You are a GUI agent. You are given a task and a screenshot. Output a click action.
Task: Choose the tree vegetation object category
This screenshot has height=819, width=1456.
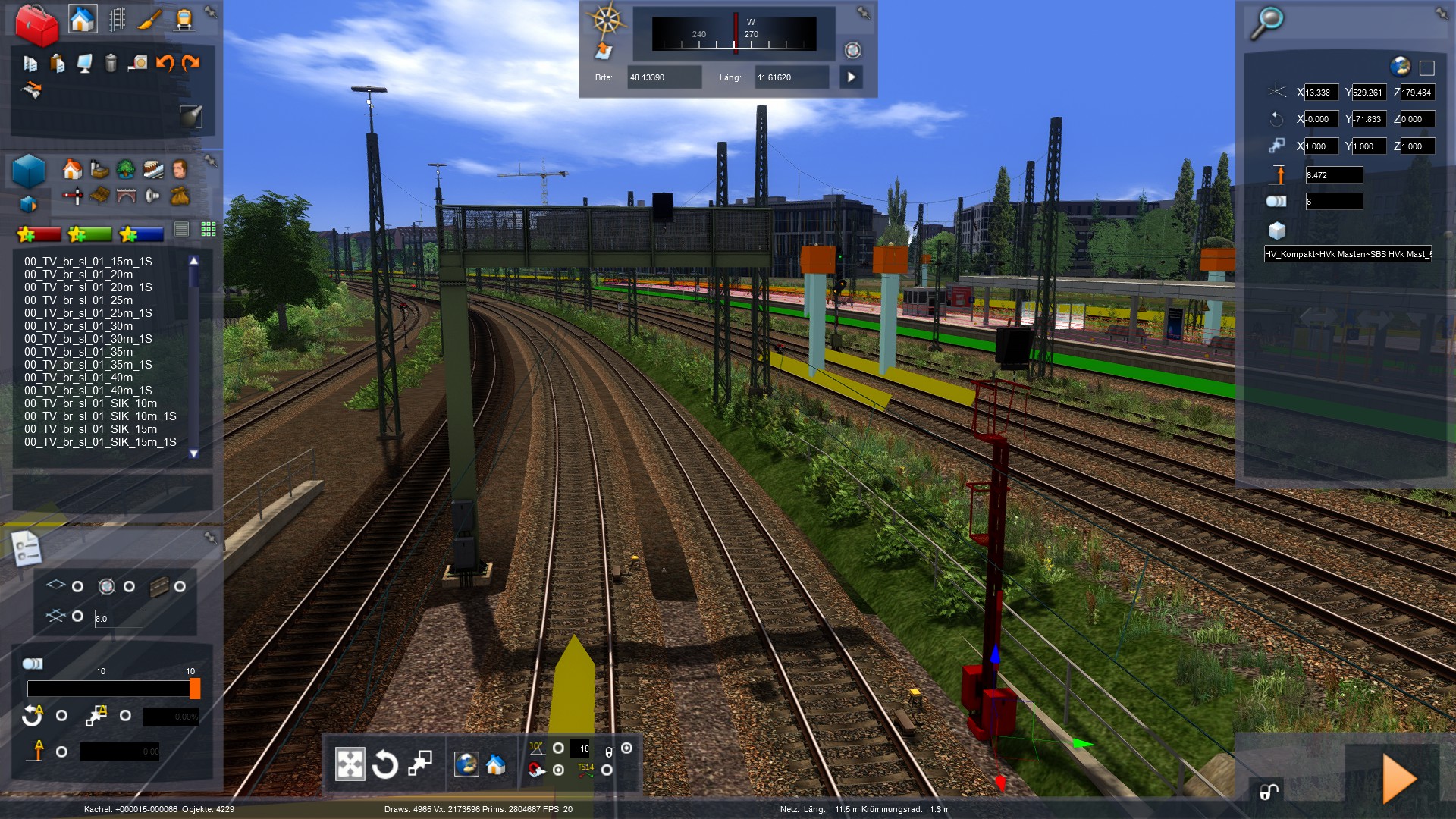[x=126, y=169]
